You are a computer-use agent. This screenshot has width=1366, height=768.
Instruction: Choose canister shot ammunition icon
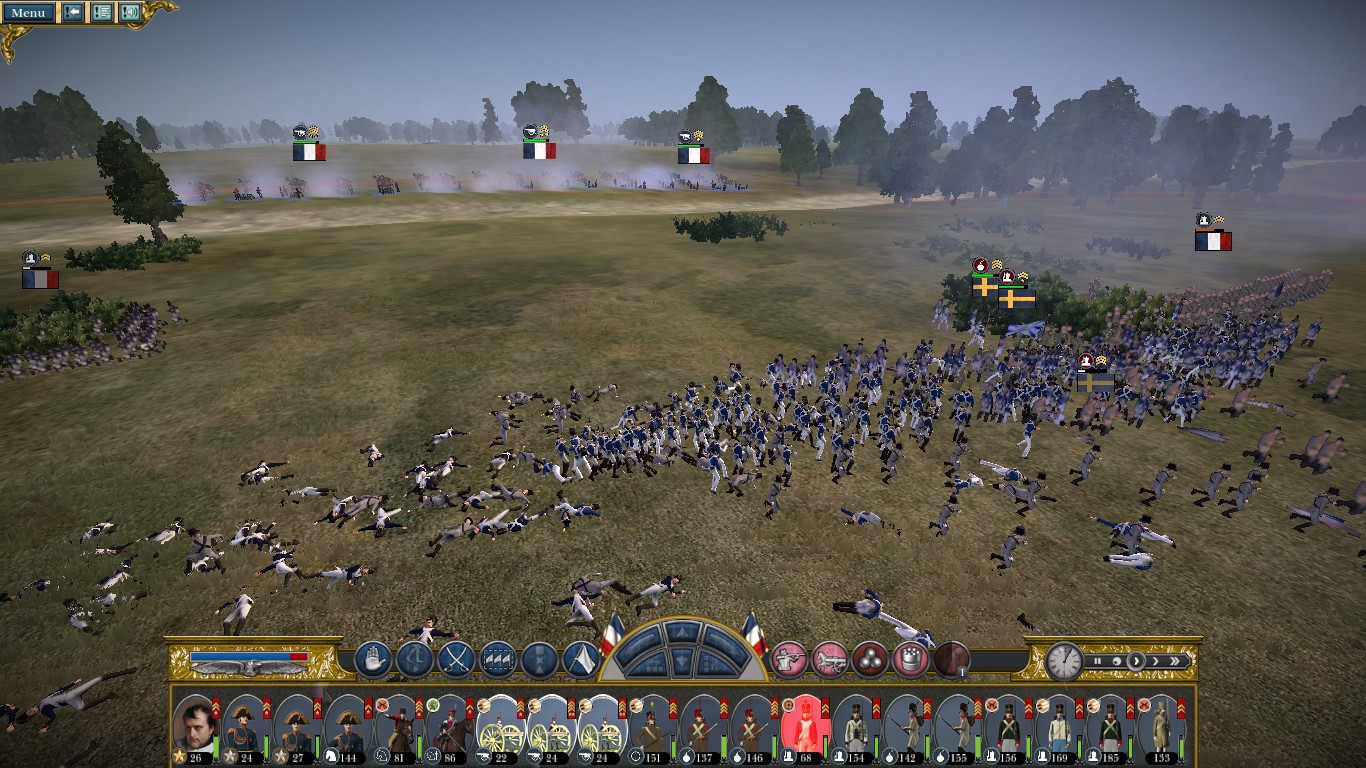(910, 660)
